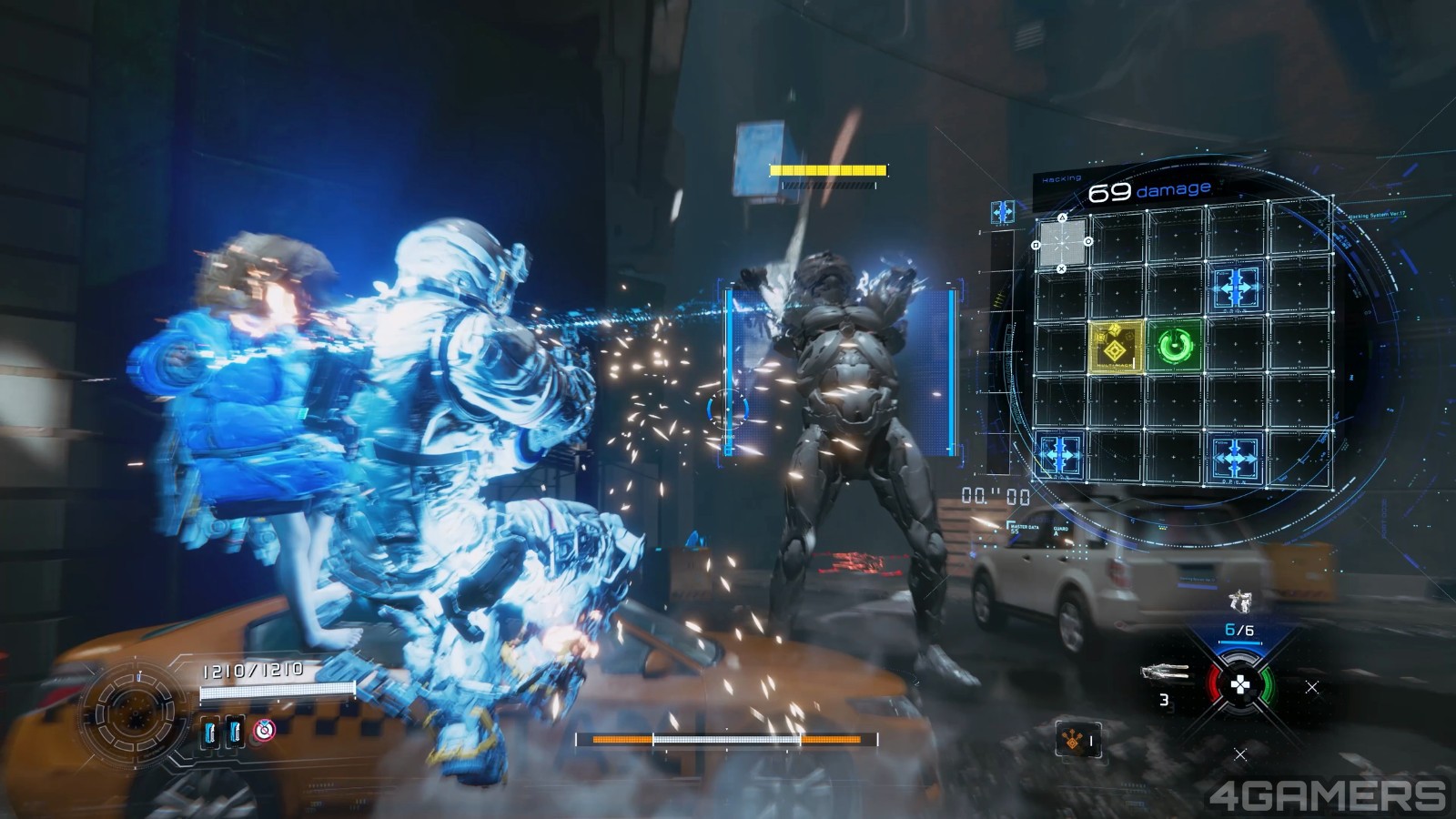
Task: Click the crossed-out target status icon
Action: [265, 729]
